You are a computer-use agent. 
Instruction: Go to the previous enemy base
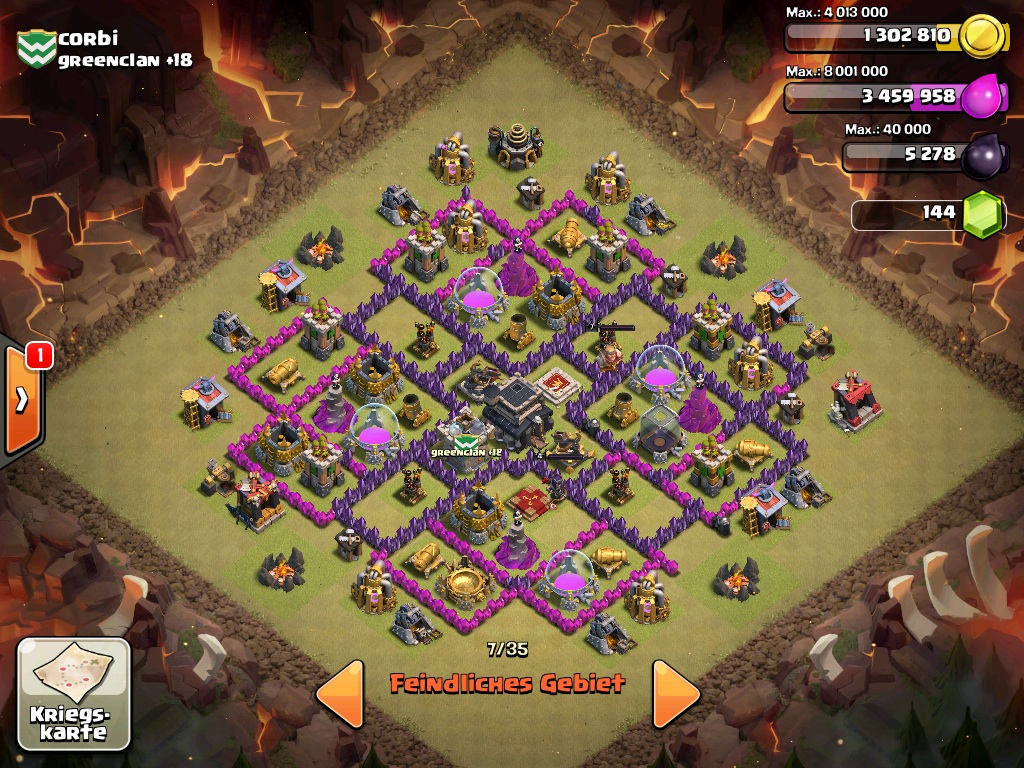tap(340, 693)
